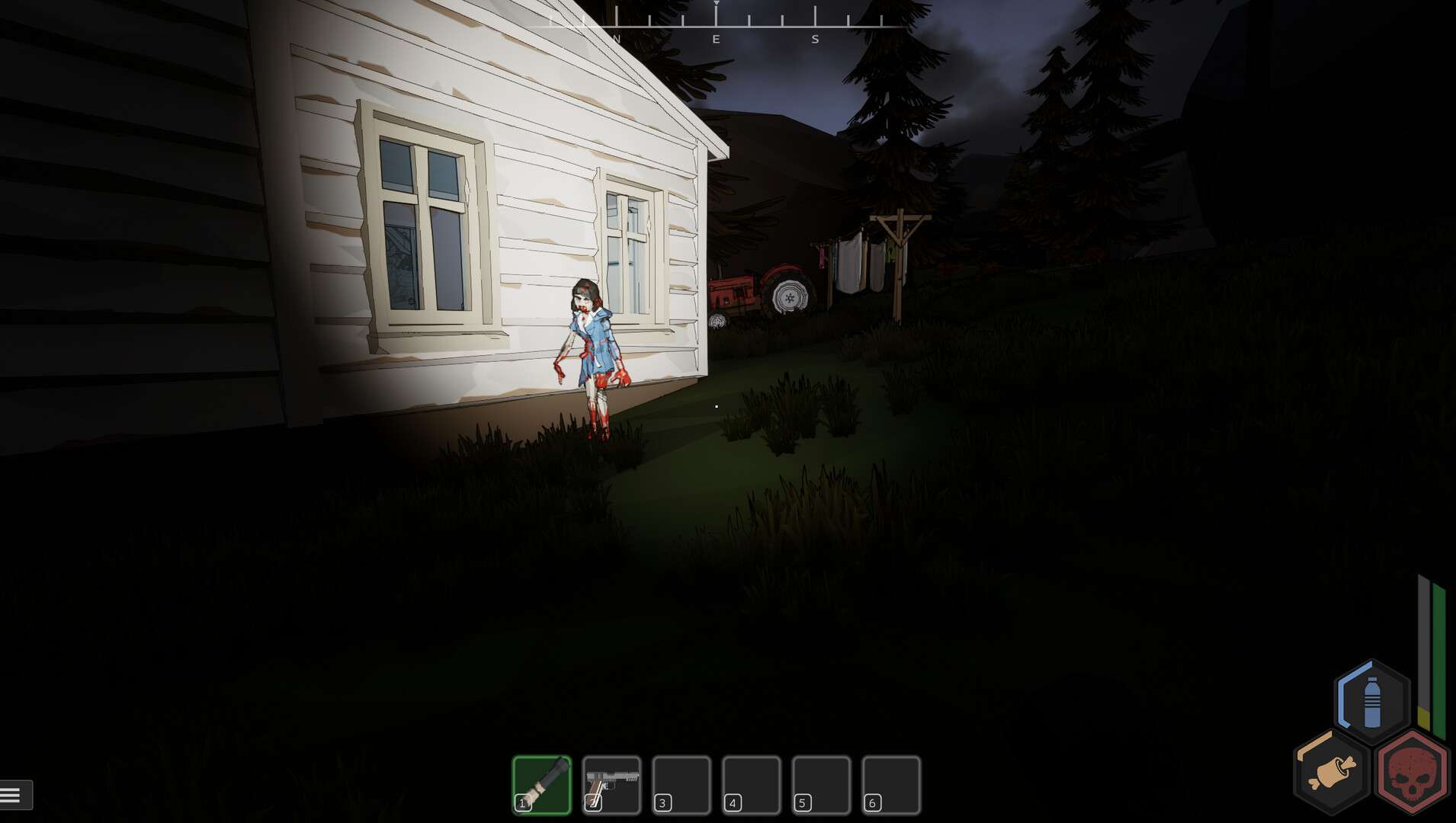Screen dimensions: 1456x823
Task: Select the flashlight hotbar slot
Action: (542, 785)
